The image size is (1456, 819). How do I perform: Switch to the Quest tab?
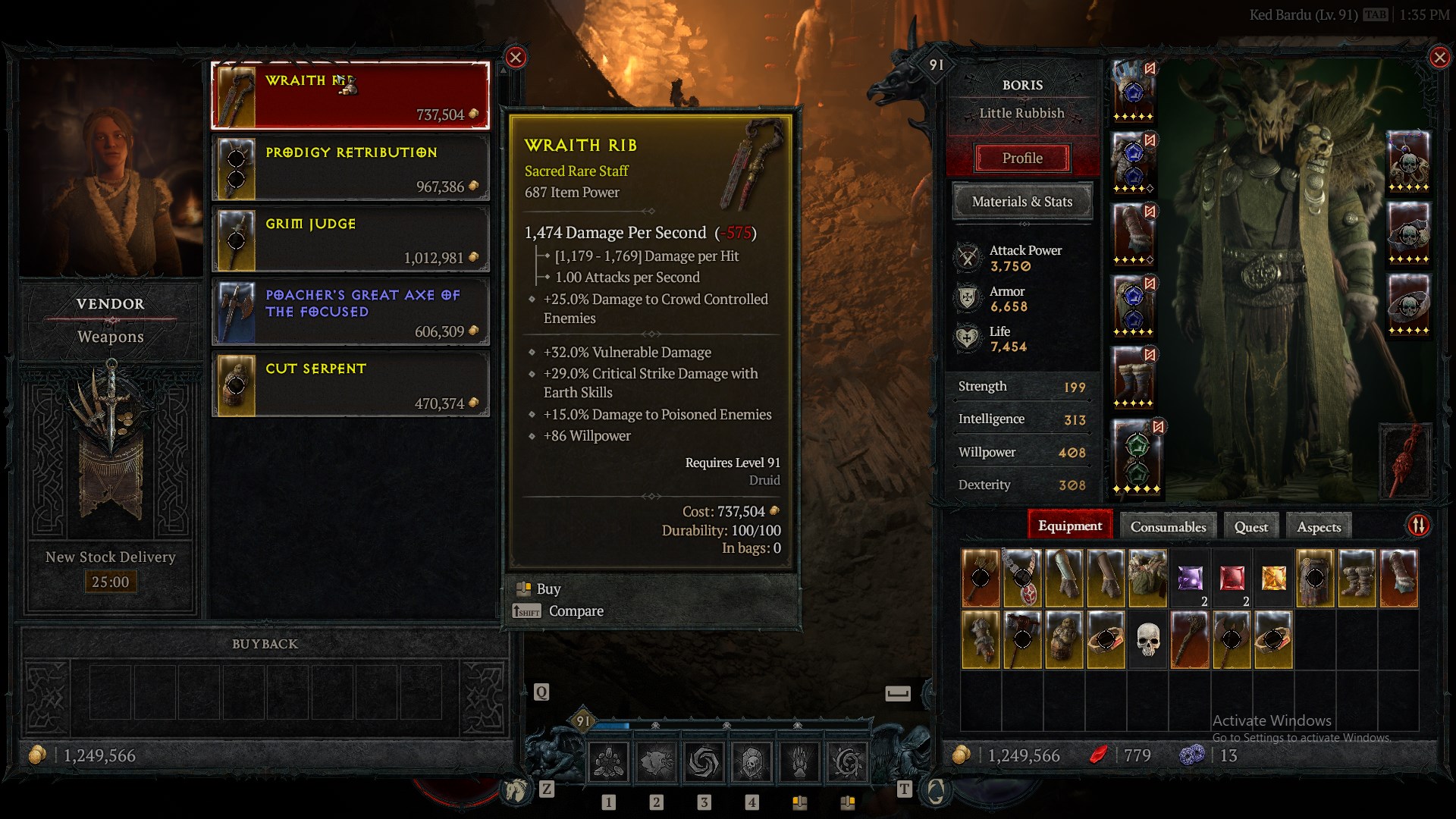click(1250, 527)
